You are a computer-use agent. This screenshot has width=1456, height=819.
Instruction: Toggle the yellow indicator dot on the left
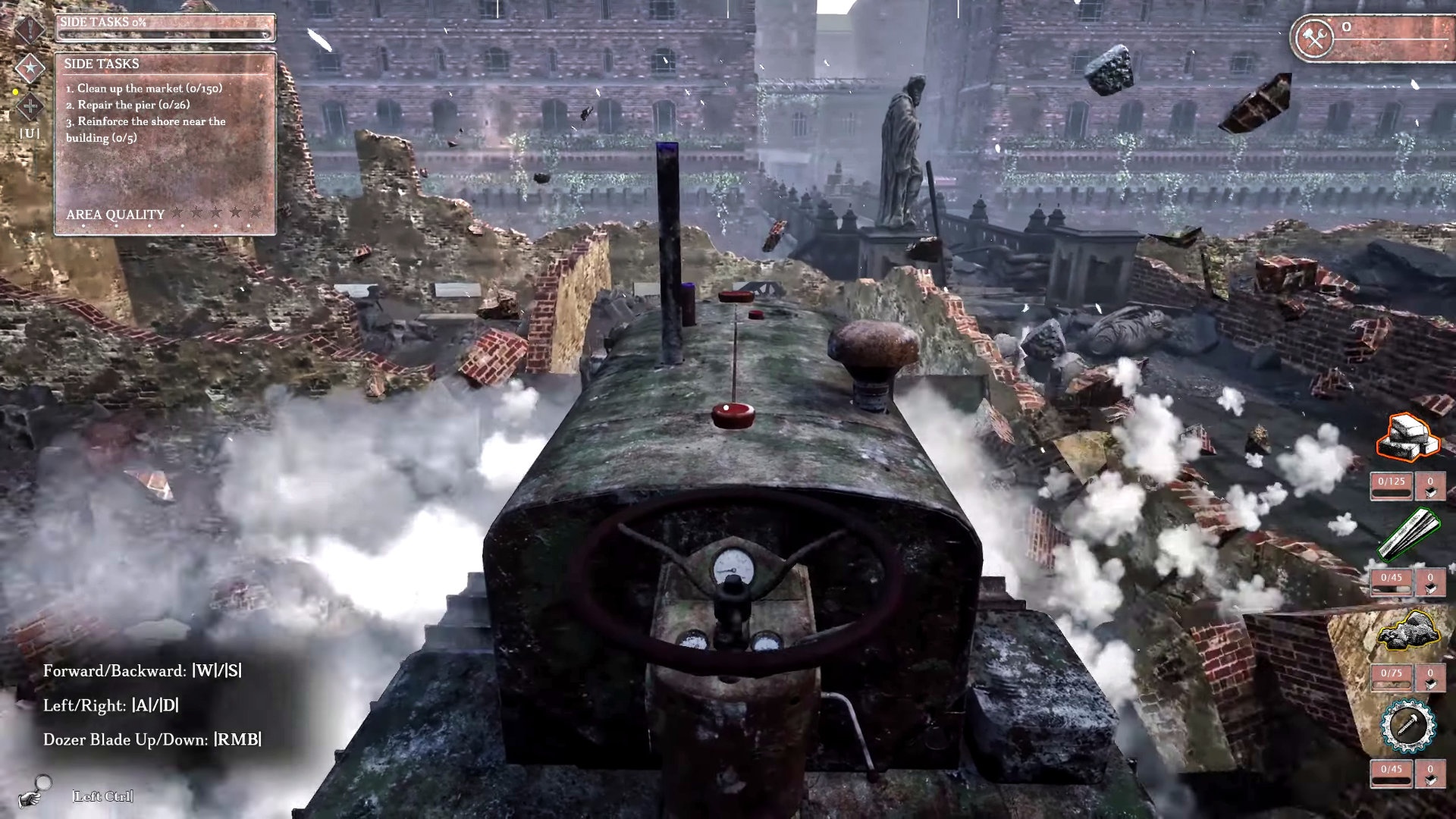[x=14, y=93]
